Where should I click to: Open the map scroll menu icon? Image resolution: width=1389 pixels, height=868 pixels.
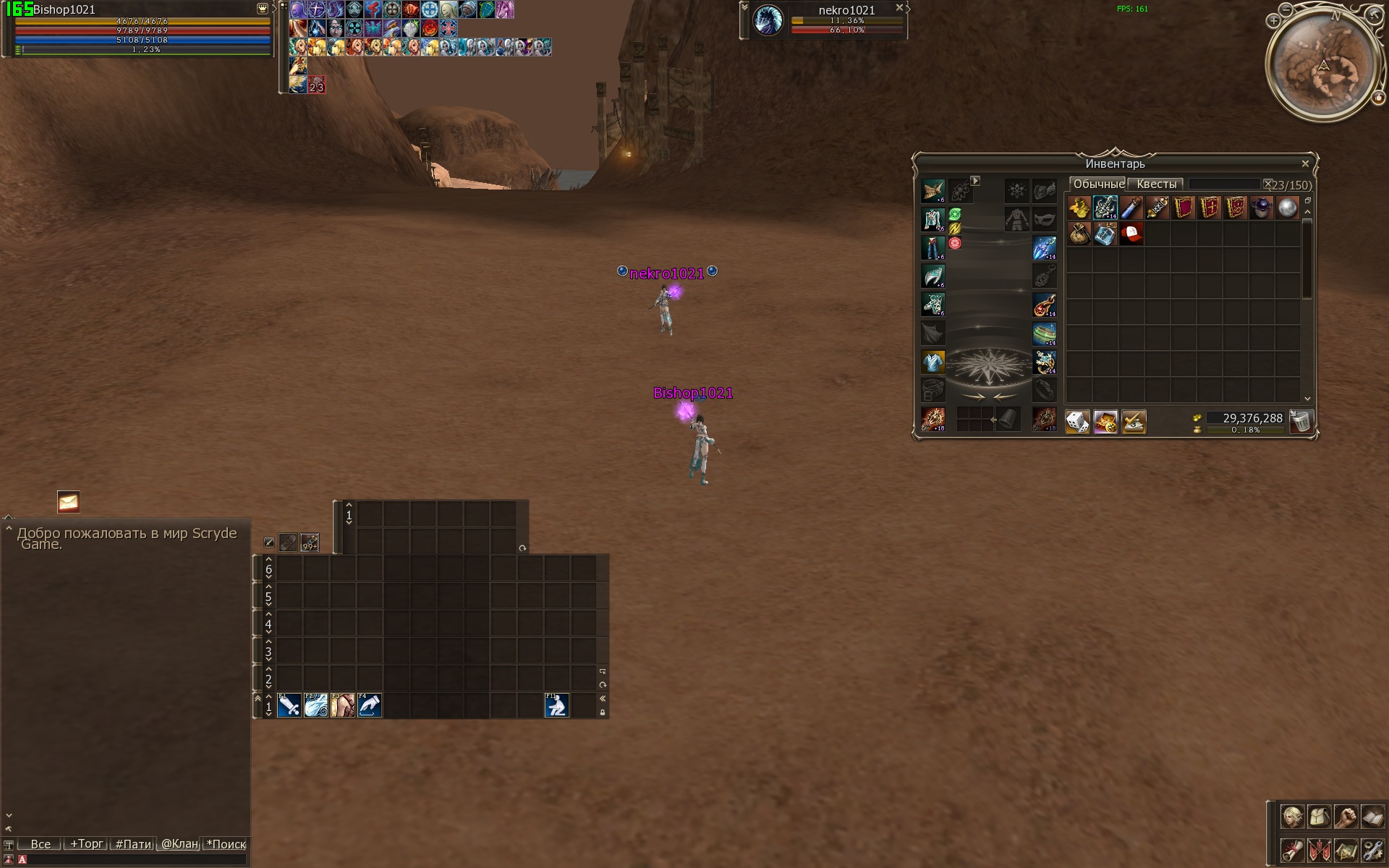(x=1346, y=849)
